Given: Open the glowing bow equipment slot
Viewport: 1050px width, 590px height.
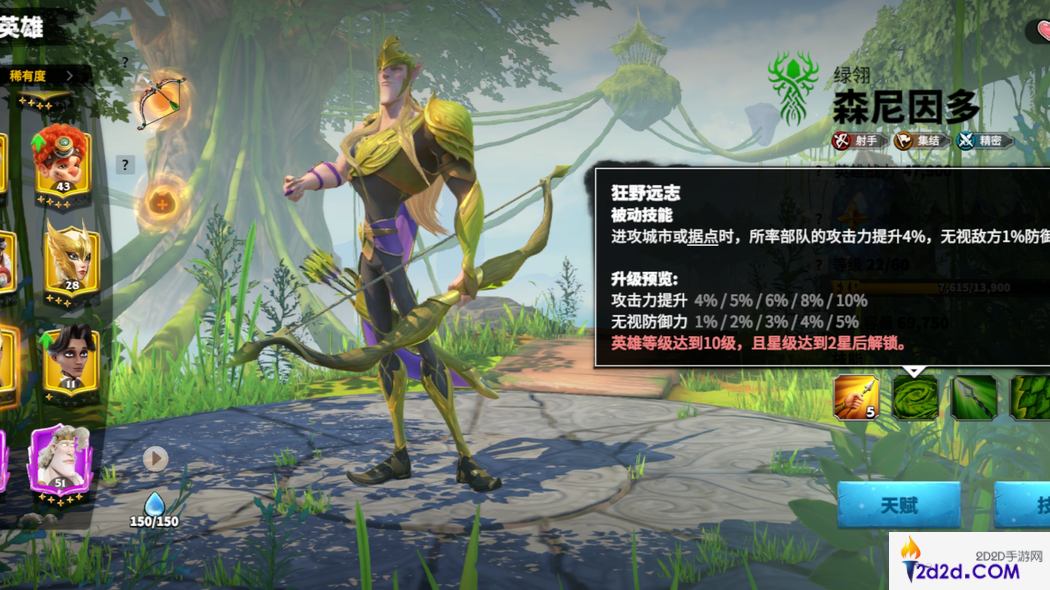Looking at the screenshot, I should point(160,98).
